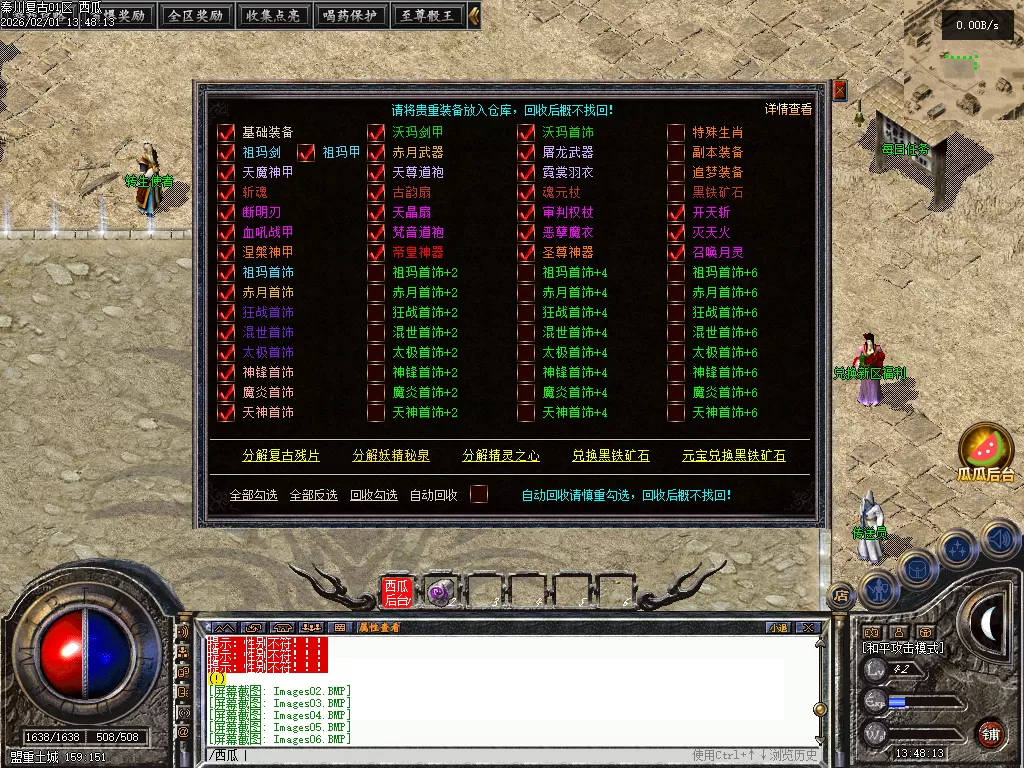This screenshot has width=1024, height=768.
Task: Check the 天神首饰+6 box
Action: pos(676,412)
